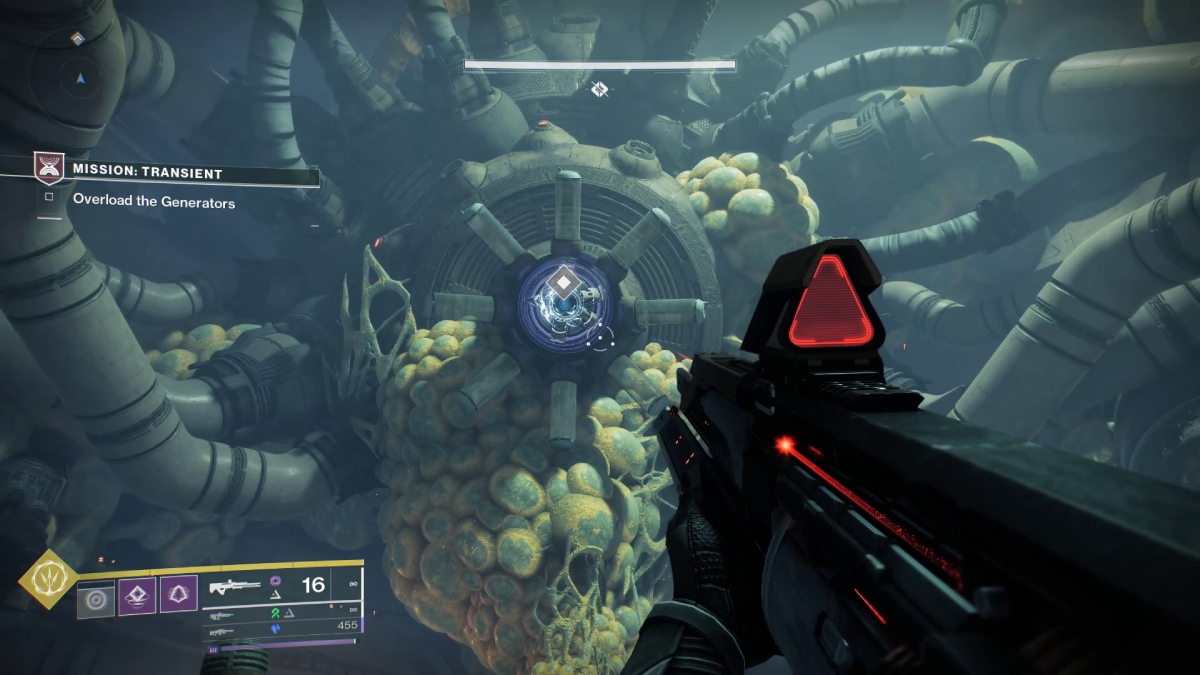1200x675 pixels.
Task: Activate the purple melee ability icon
Action: (x=137, y=596)
